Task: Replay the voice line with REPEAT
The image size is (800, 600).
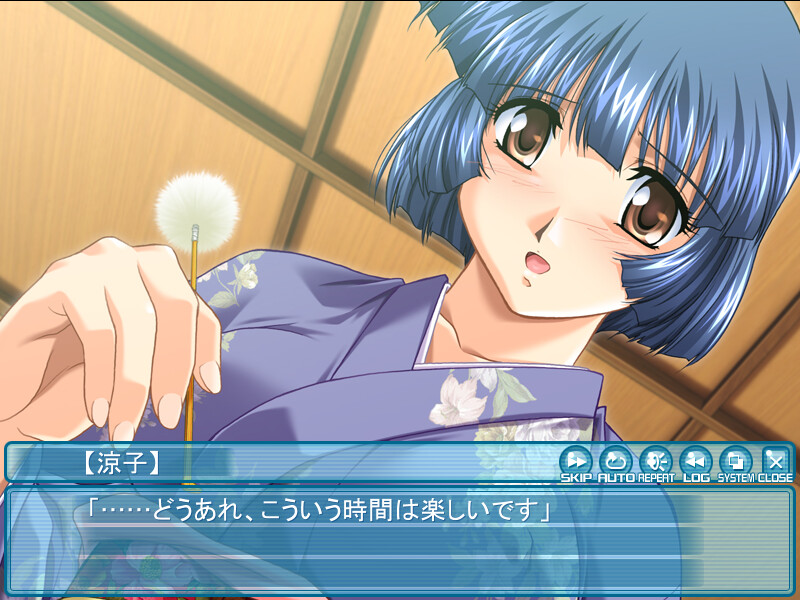Action: (x=655, y=462)
